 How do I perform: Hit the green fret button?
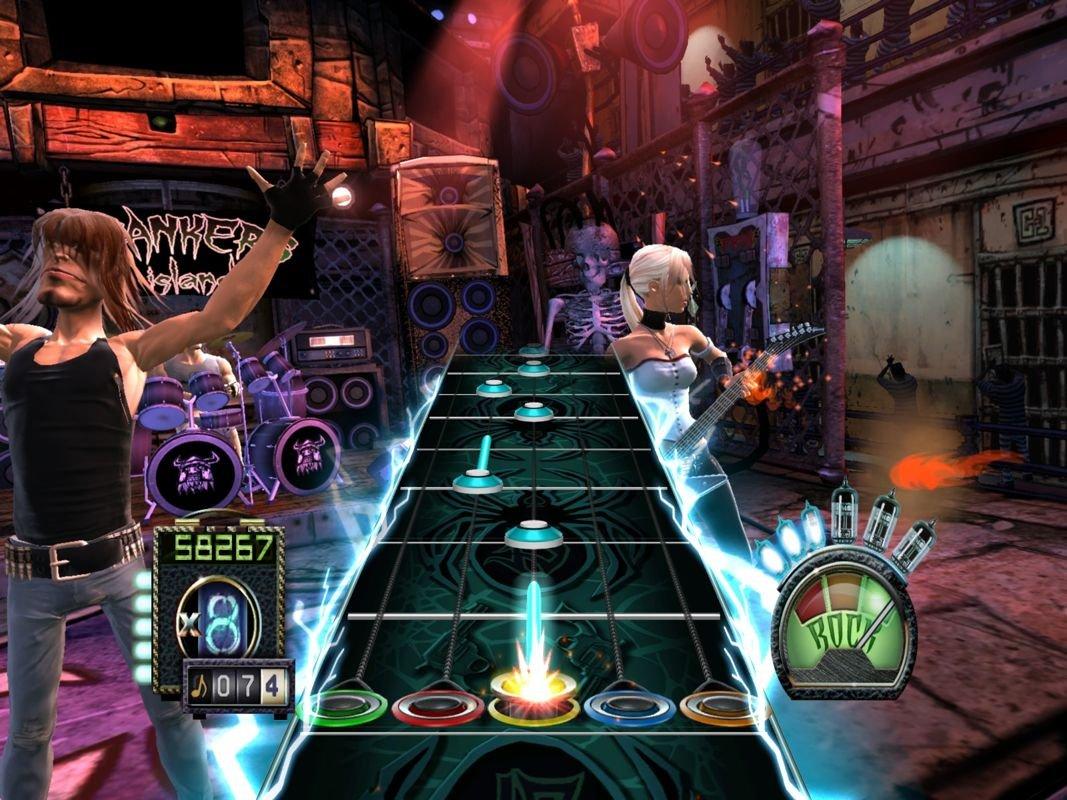coord(342,707)
